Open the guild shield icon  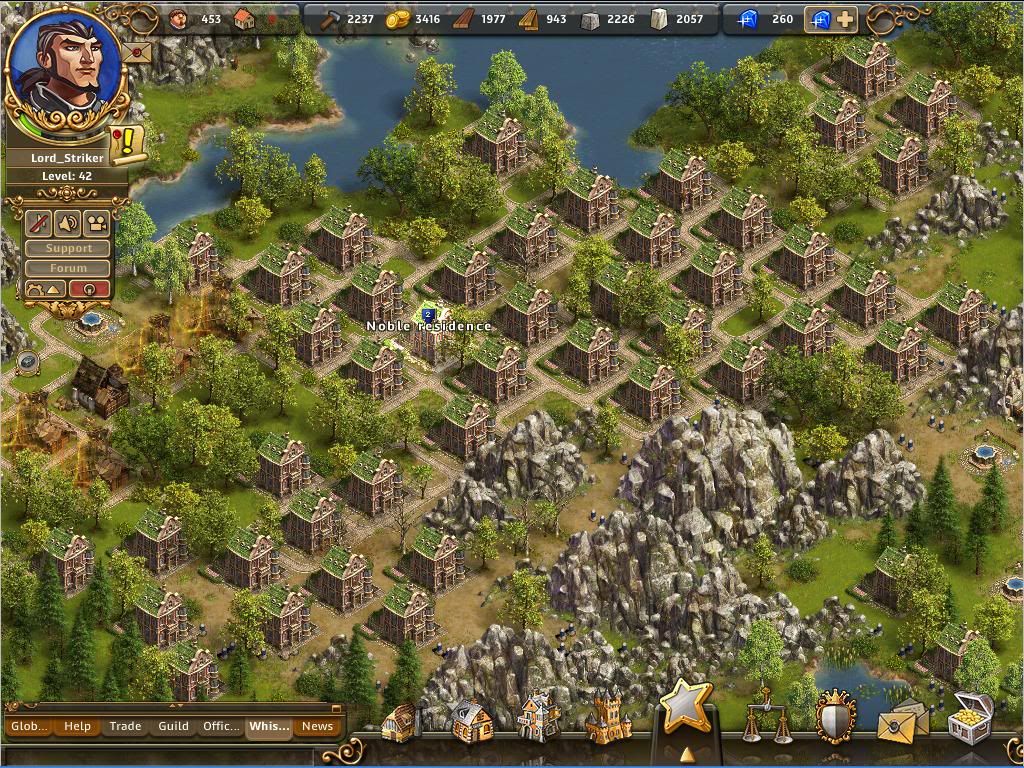tap(834, 718)
